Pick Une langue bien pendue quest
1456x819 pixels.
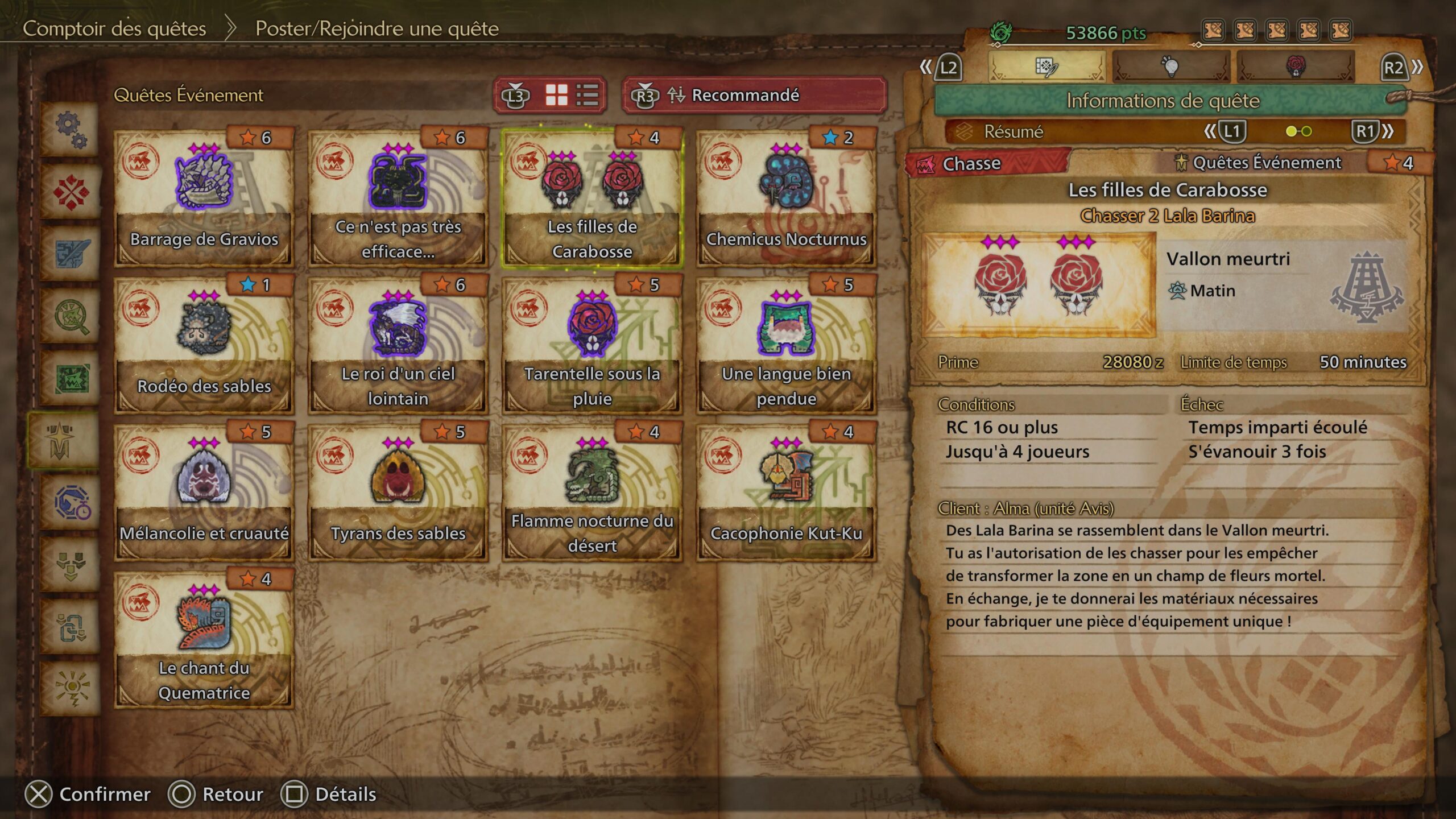coord(786,345)
